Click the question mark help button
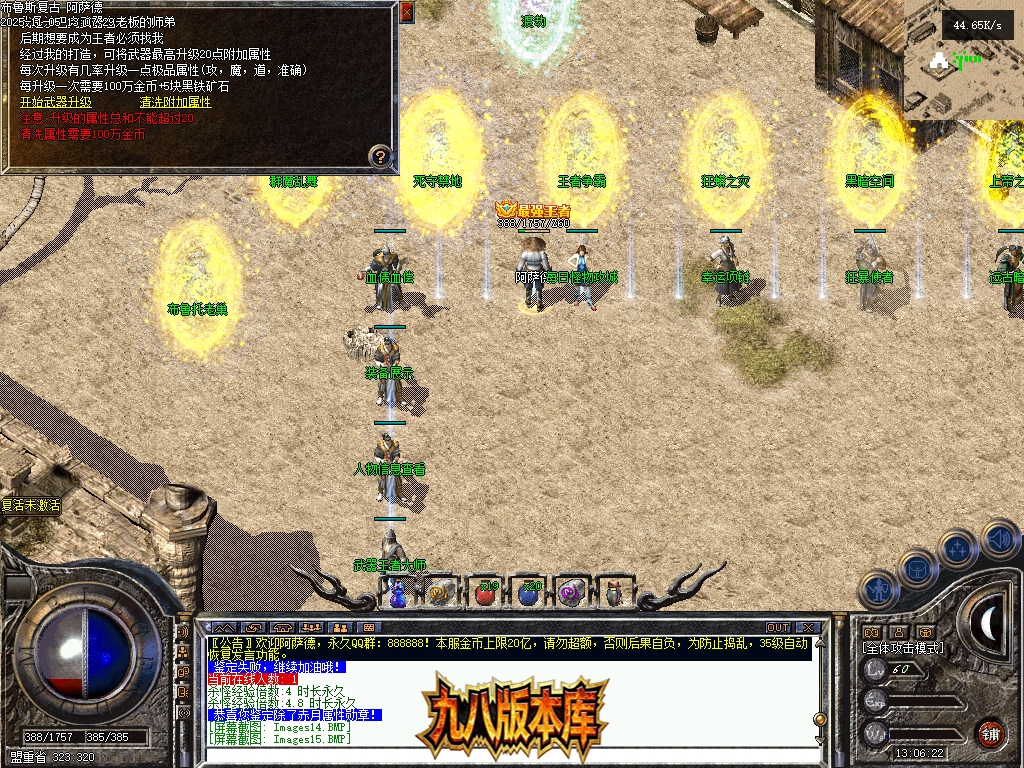This screenshot has height=768, width=1024. (380, 156)
